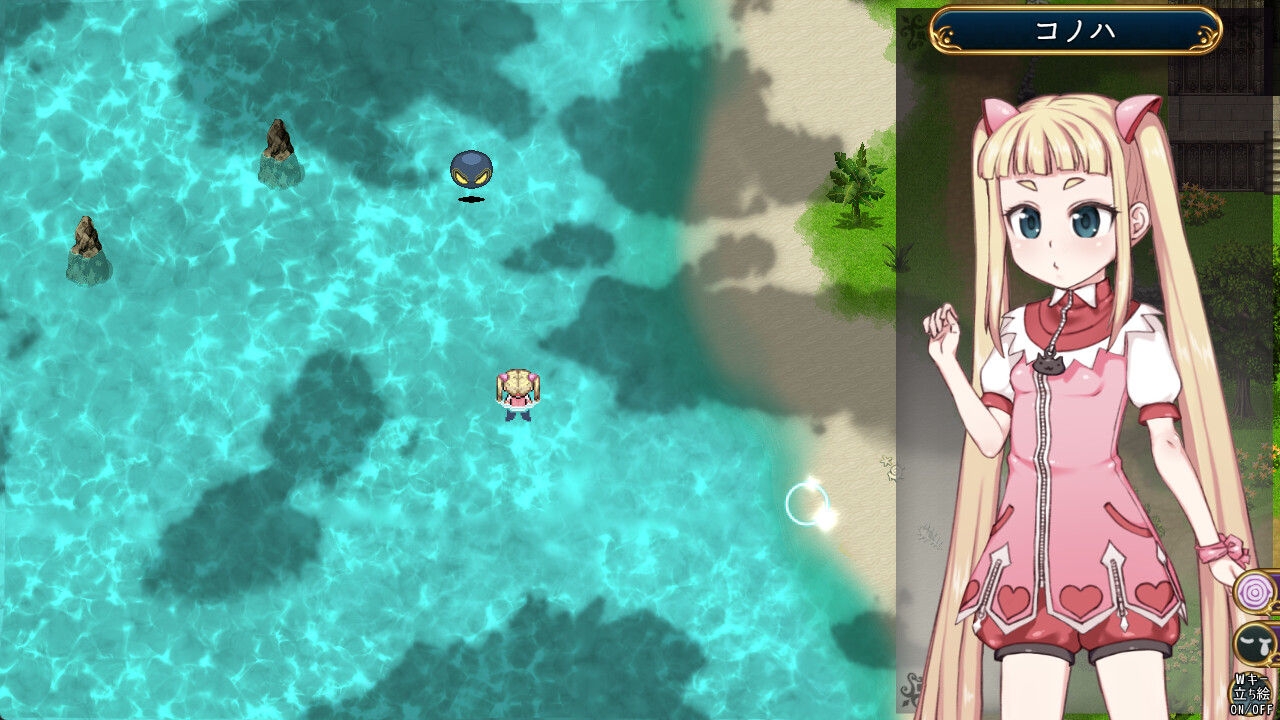The width and height of the screenshot is (1280, 720).
Task: Expand the コノハ character details
Action: [x=1076, y=29]
